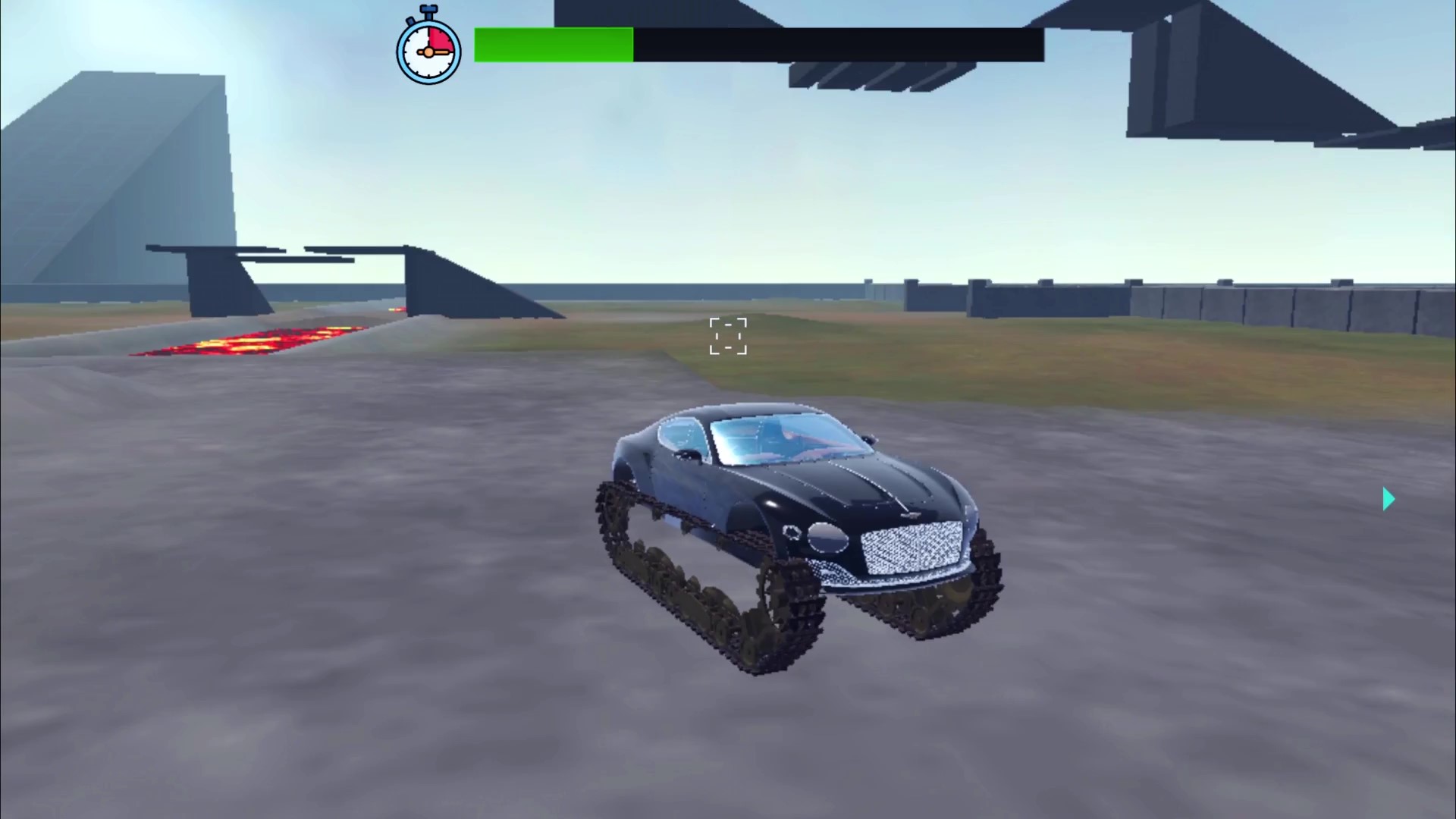Click the dark empty portion of the progress bar

click(834, 45)
